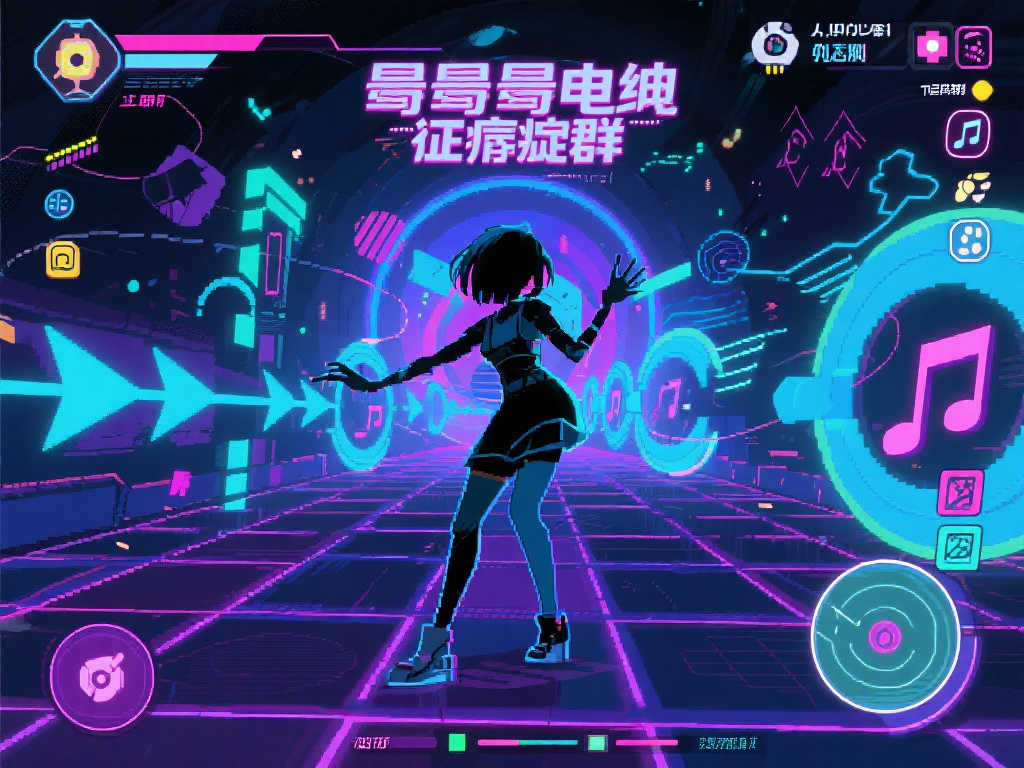
Task: Hit the large teal vinyl record button
Action: pyautogui.click(x=885, y=635)
